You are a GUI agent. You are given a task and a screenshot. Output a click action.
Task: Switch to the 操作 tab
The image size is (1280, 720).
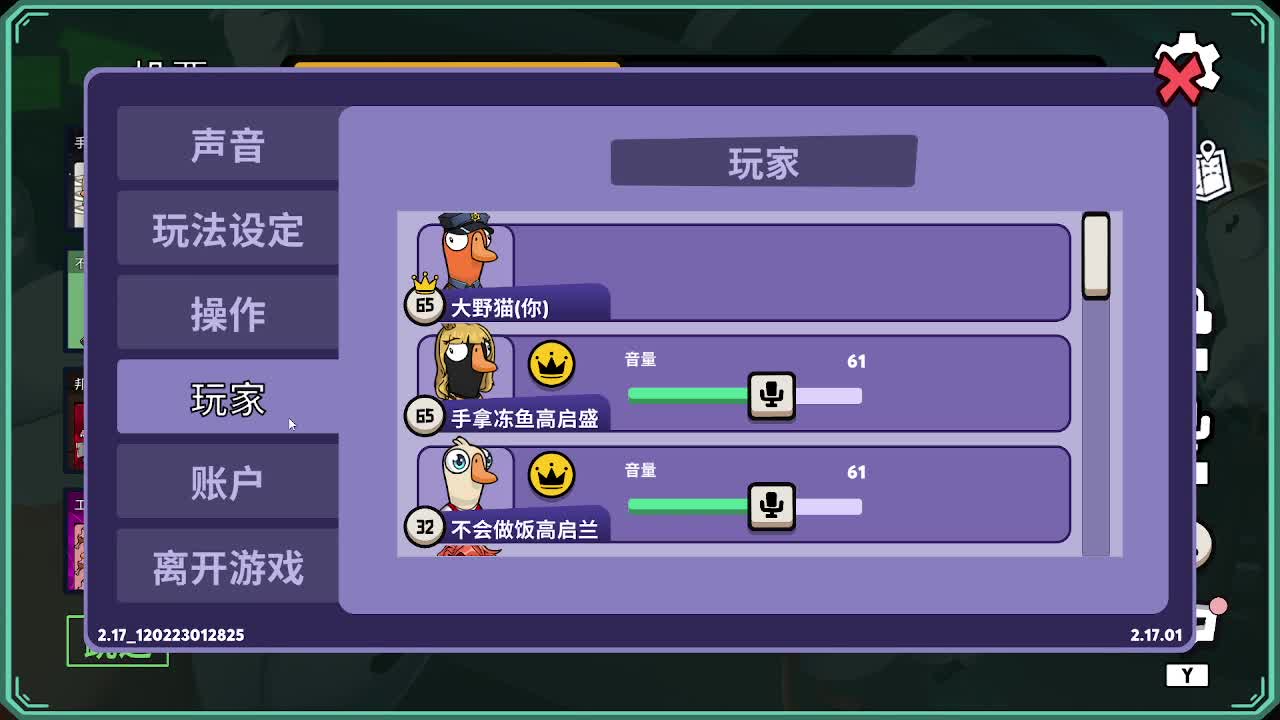click(x=228, y=313)
